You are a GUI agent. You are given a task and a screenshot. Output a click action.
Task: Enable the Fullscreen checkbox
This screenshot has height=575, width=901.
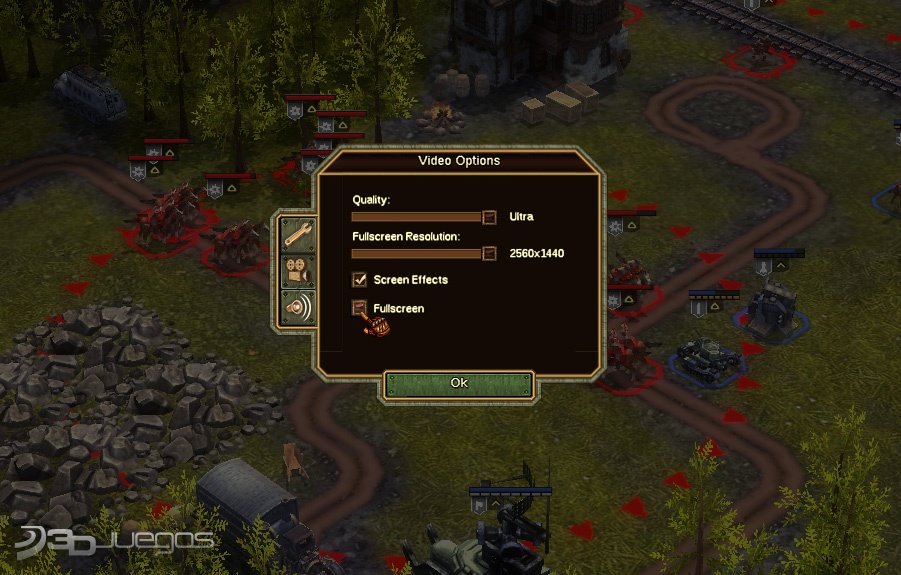click(359, 308)
